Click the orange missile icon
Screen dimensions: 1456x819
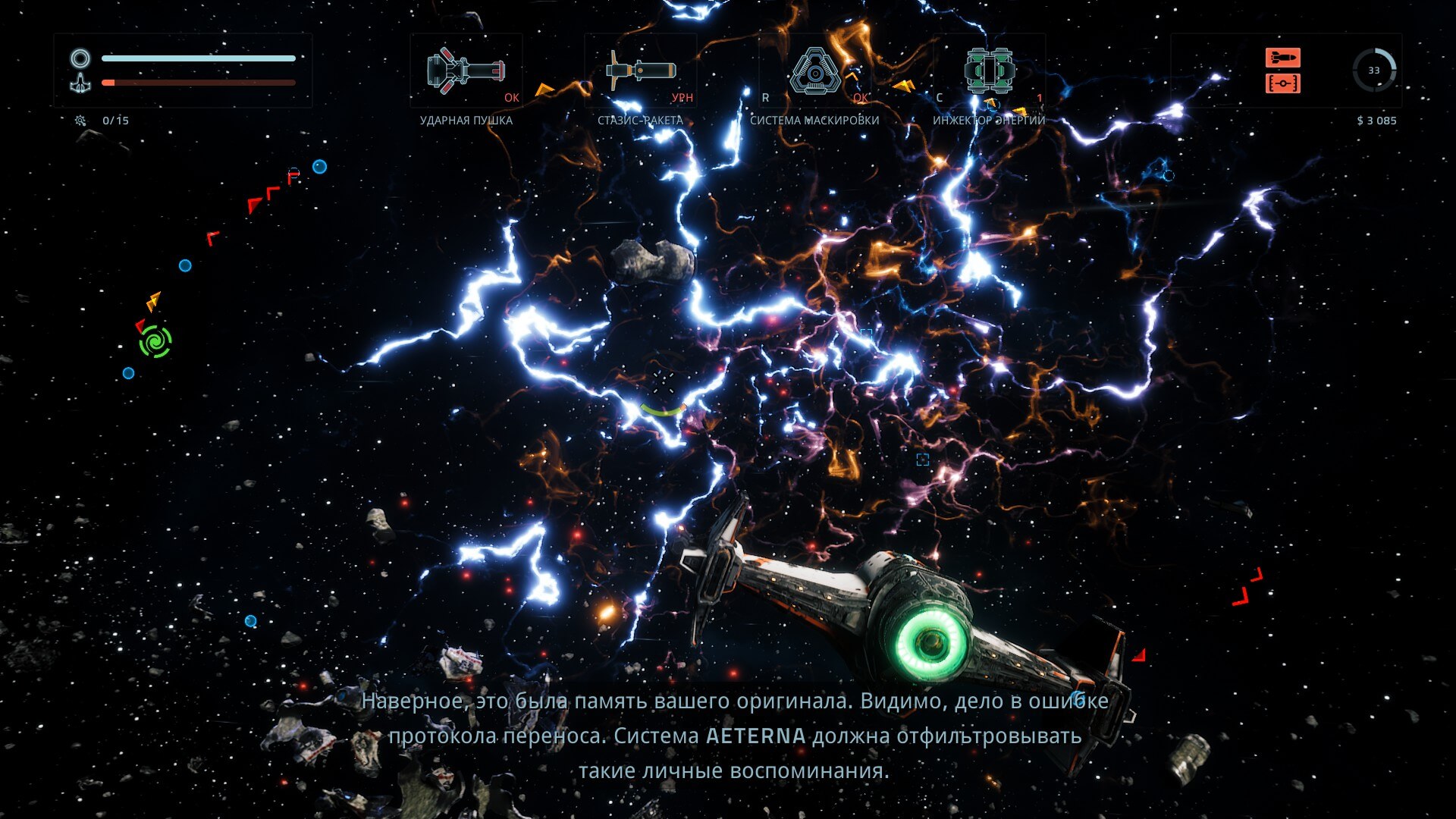[x=1282, y=58]
